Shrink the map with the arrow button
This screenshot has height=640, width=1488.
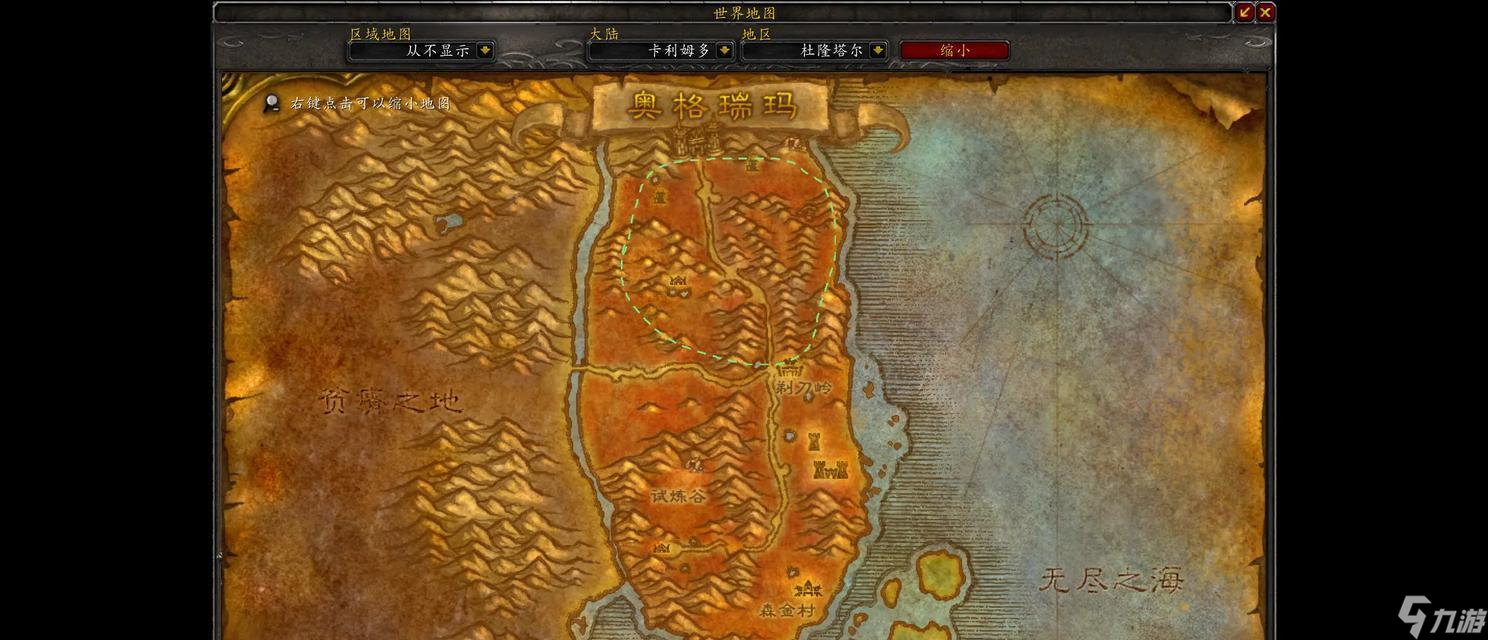point(1245,12)
